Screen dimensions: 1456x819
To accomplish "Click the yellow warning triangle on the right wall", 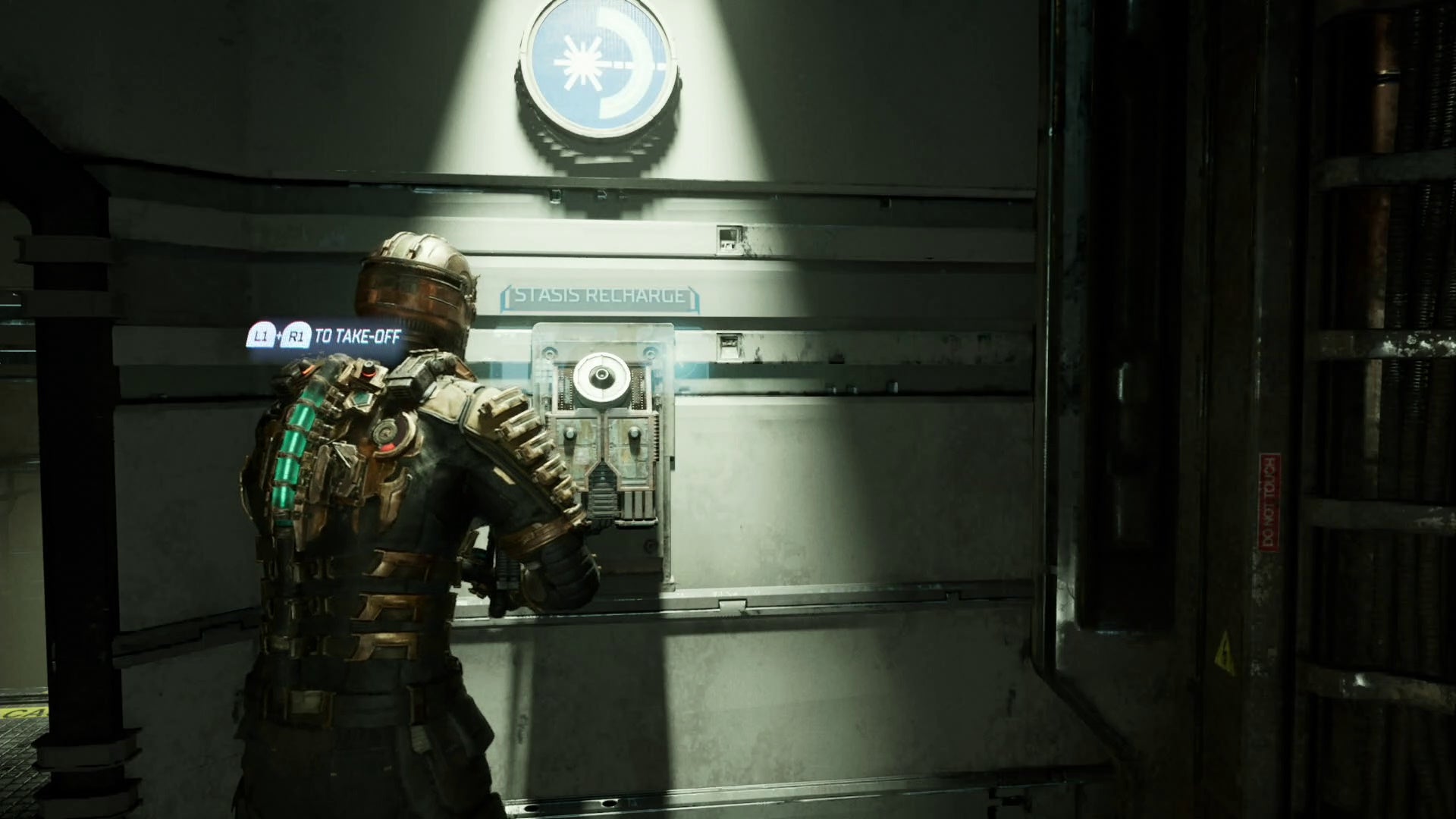I will click(x=1225, y=652).
